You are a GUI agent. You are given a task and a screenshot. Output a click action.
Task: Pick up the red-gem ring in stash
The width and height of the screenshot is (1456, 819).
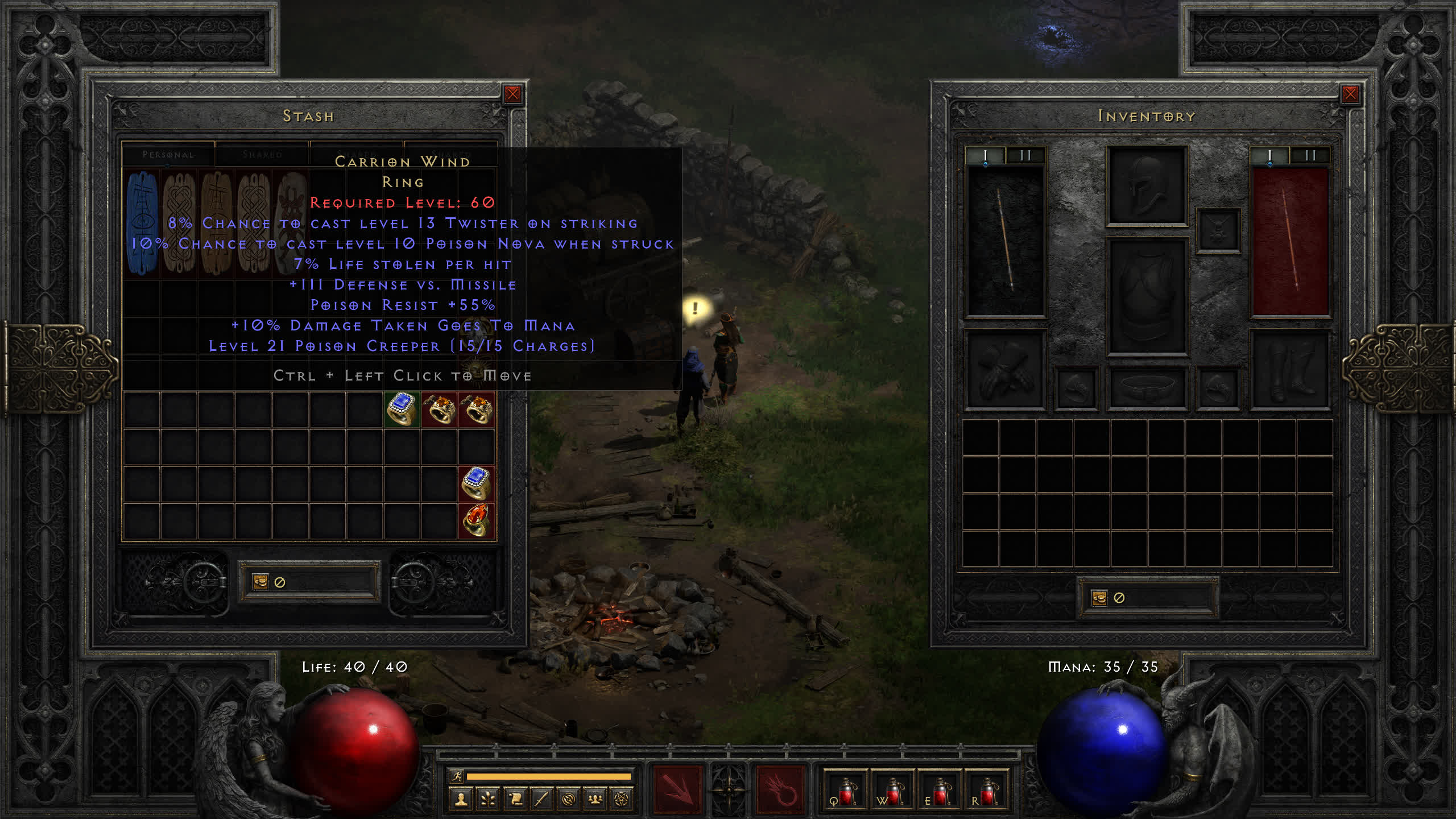click(x=476, y=520)
